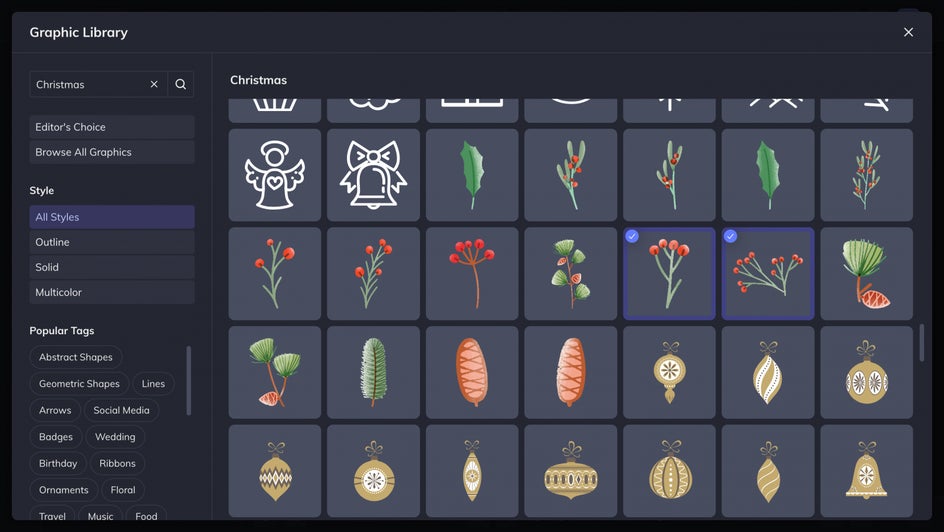Pick the Abstract Shapes tag
This screenshot has height=532, width=944.
[x=76, y=357]
